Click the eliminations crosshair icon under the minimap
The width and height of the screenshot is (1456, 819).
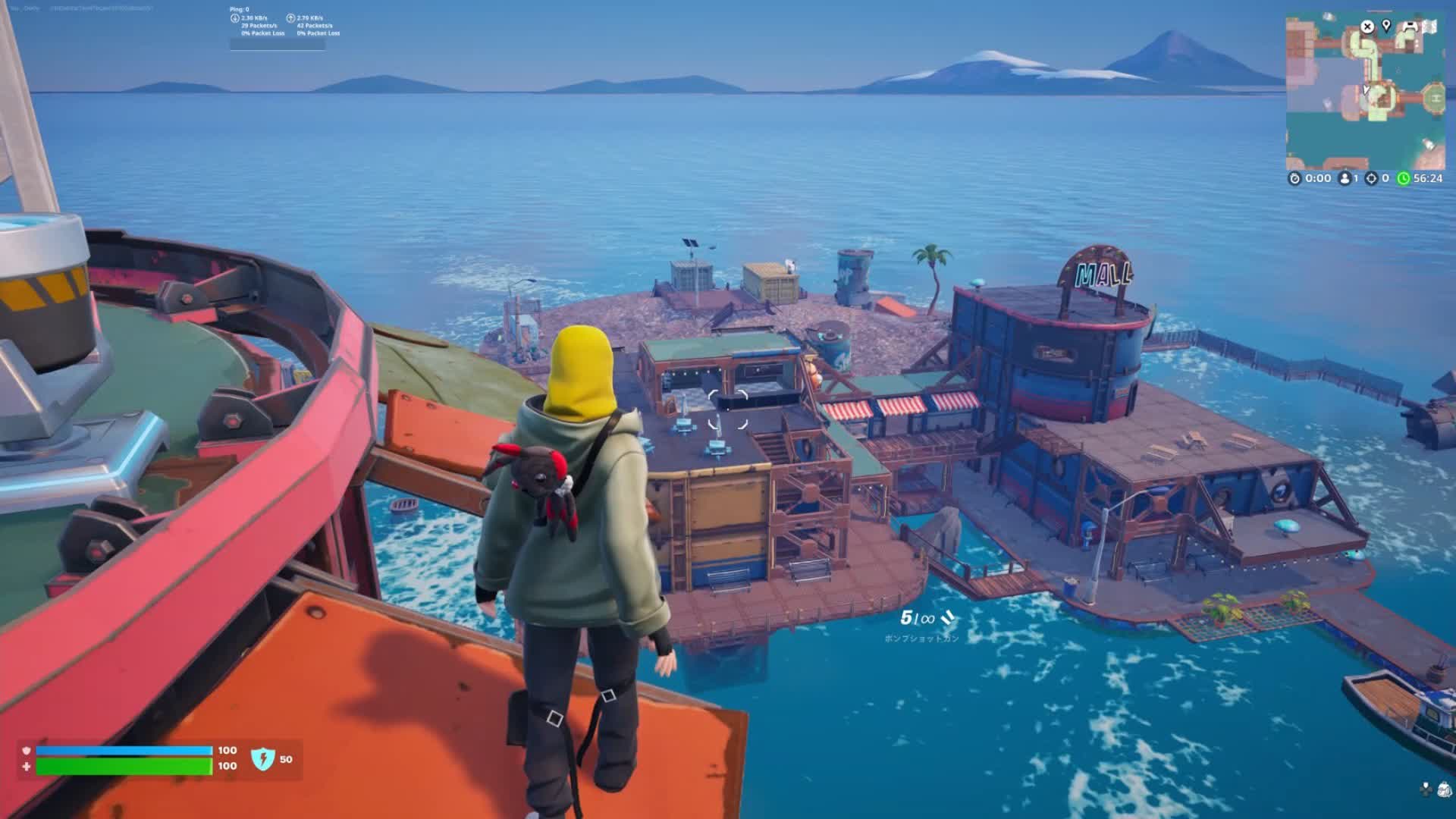tap(1373, 177)
